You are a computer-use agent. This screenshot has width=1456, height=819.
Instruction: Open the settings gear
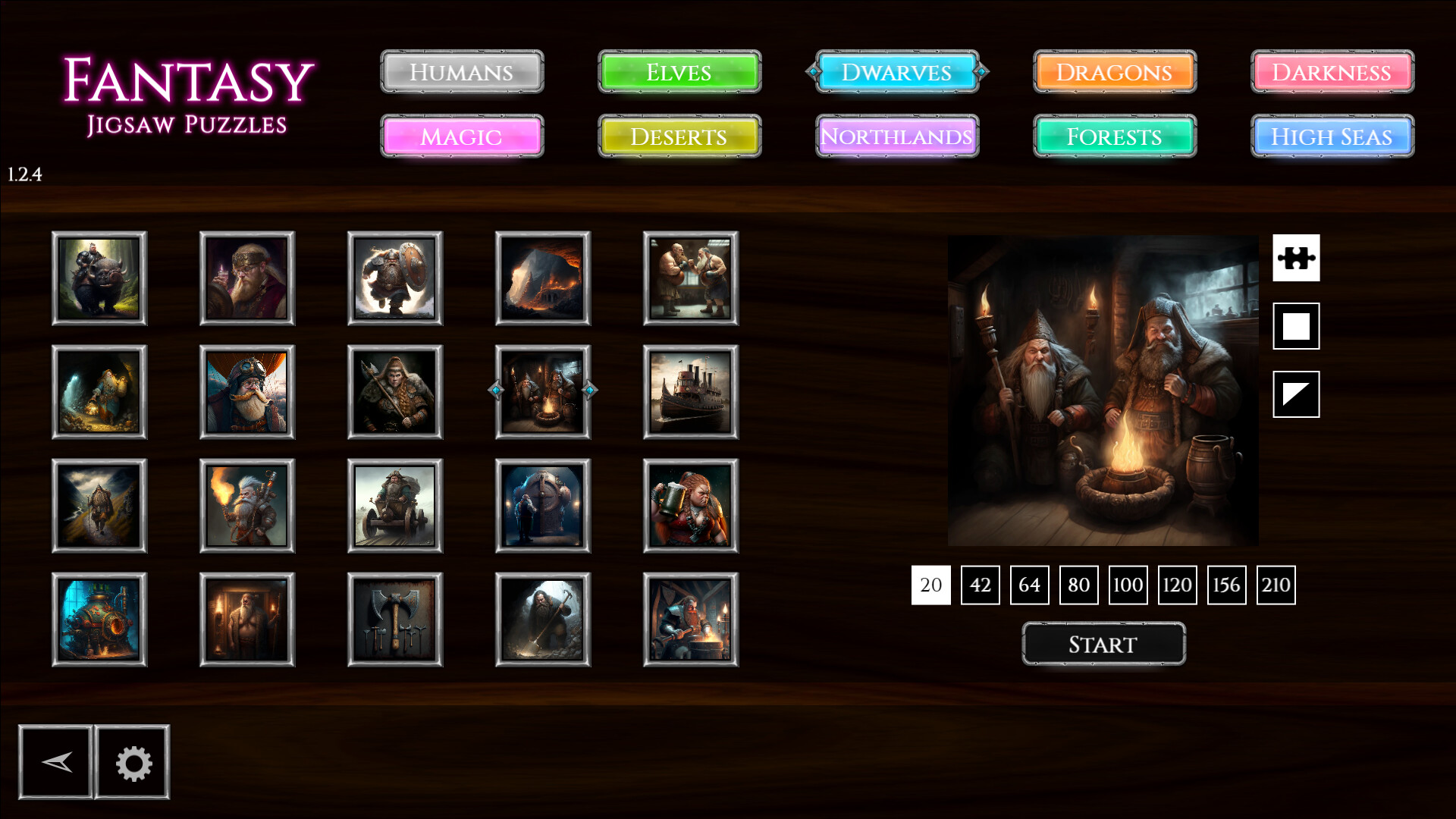(x=132, y=762)
